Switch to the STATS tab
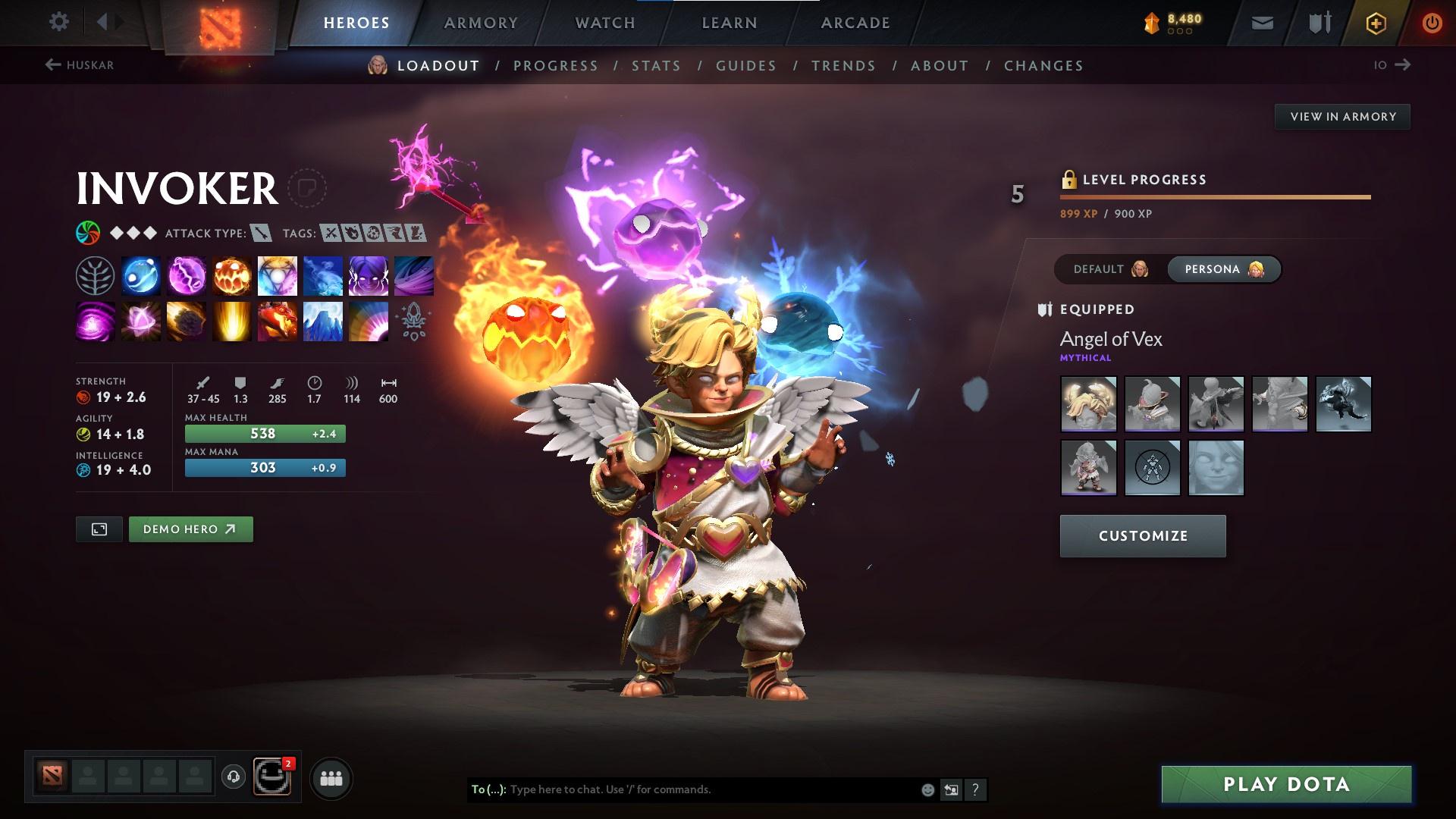This screenshot has width=1456, height=819. tap(656, 66)
